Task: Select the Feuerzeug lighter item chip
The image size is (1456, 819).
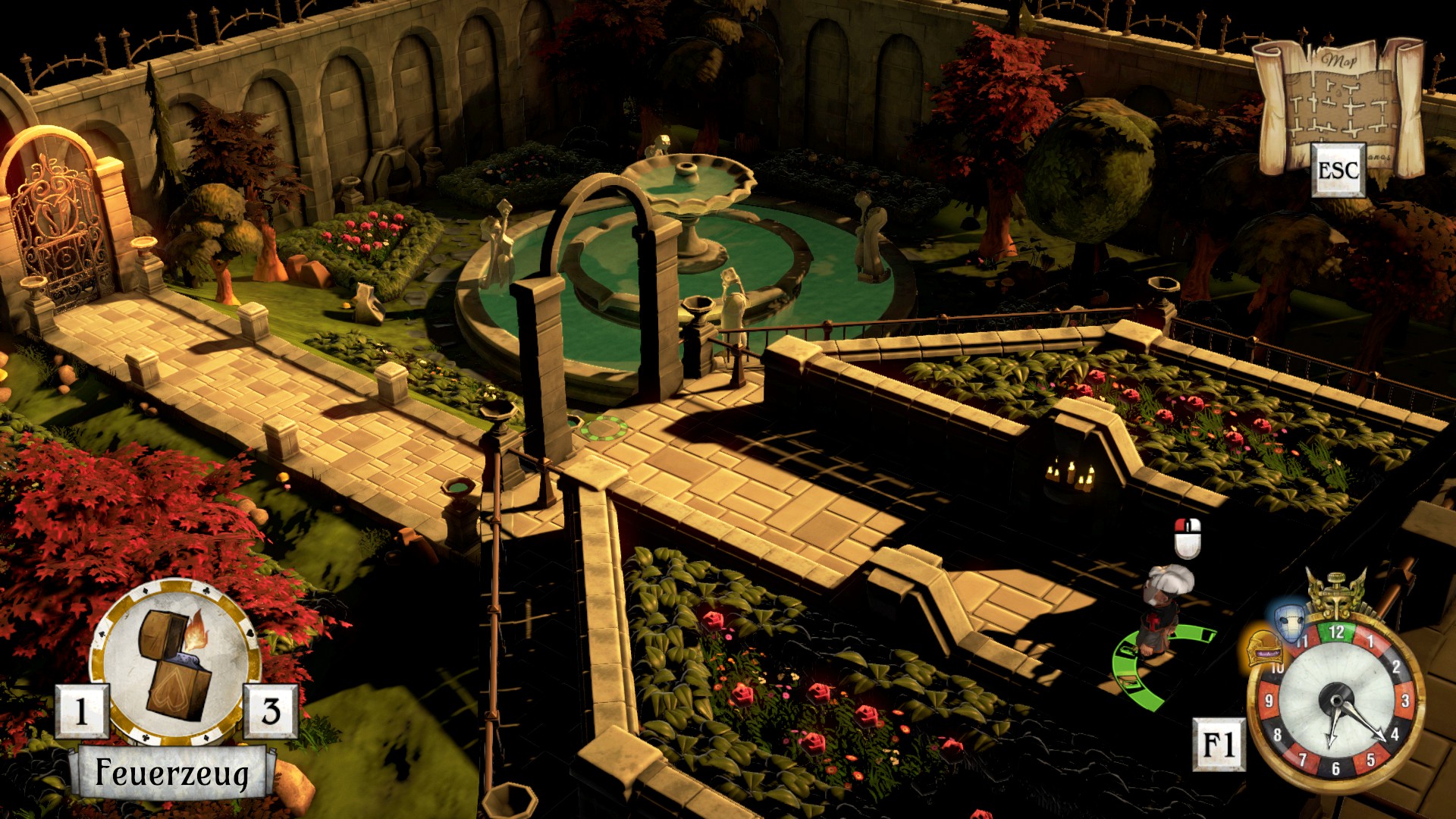Action: coord(175,662)
